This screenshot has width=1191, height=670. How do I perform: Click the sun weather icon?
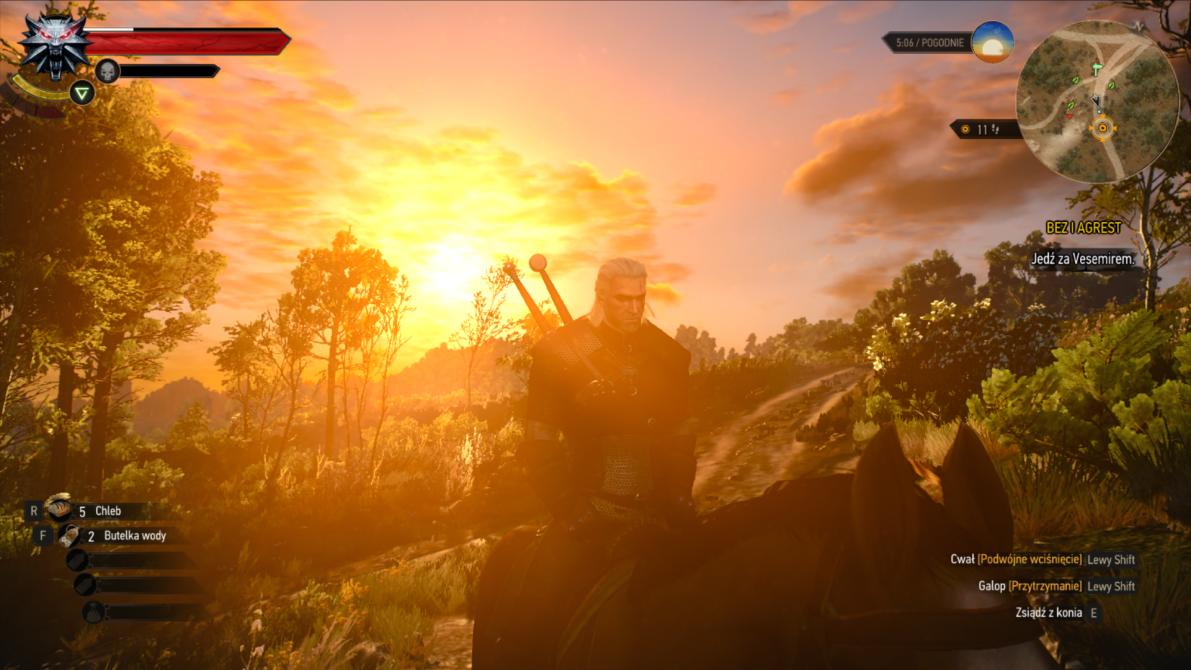(x=992, y=43)
